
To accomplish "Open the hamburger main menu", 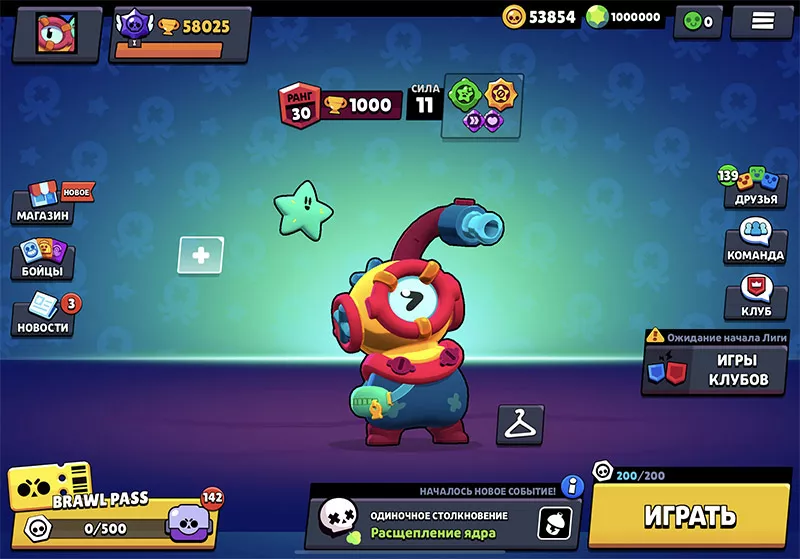I will (761, 21).
